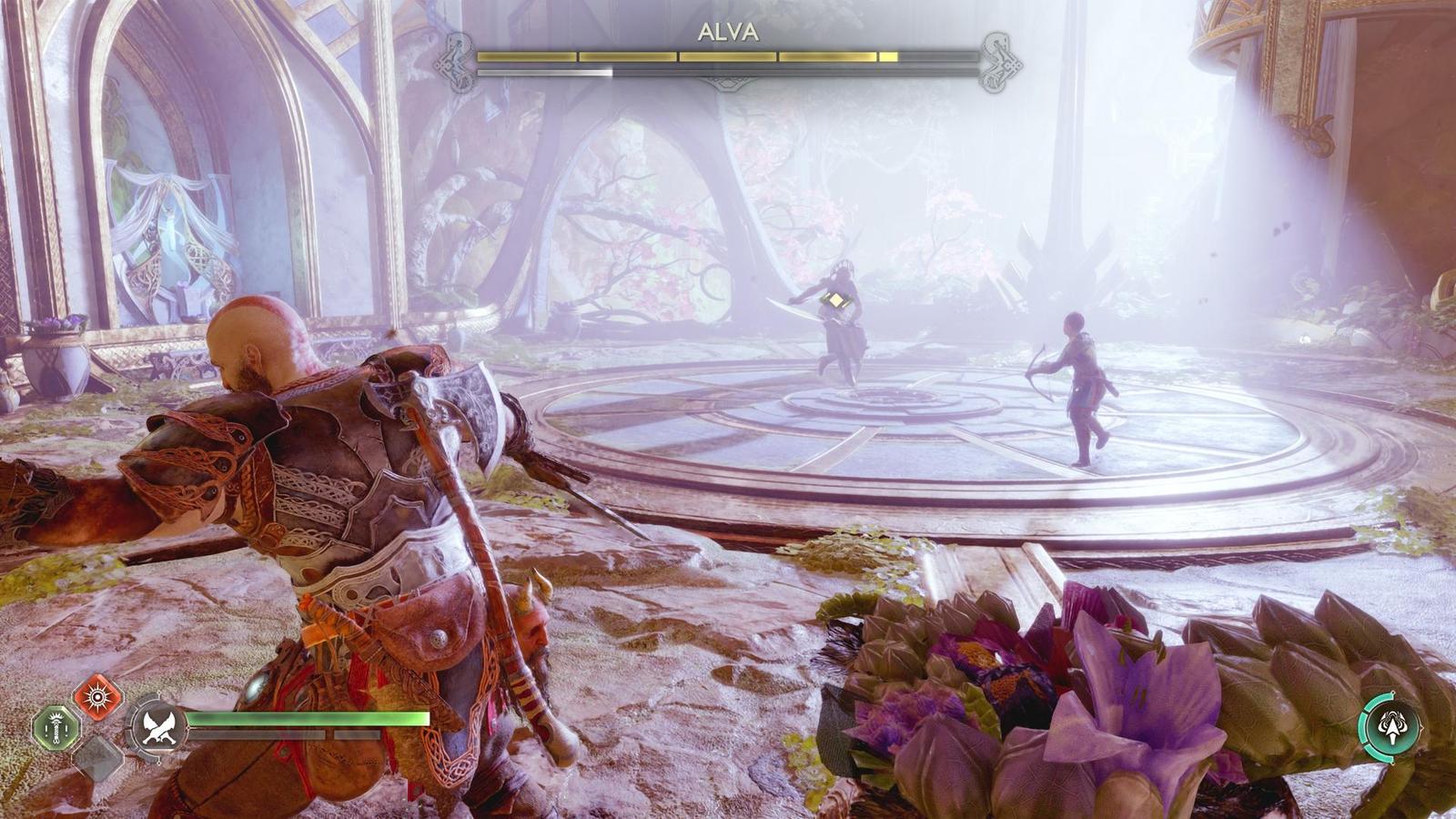Click the crossed blades weapon icon
This screenshot has height=819, width=1456.
[158, 728]
